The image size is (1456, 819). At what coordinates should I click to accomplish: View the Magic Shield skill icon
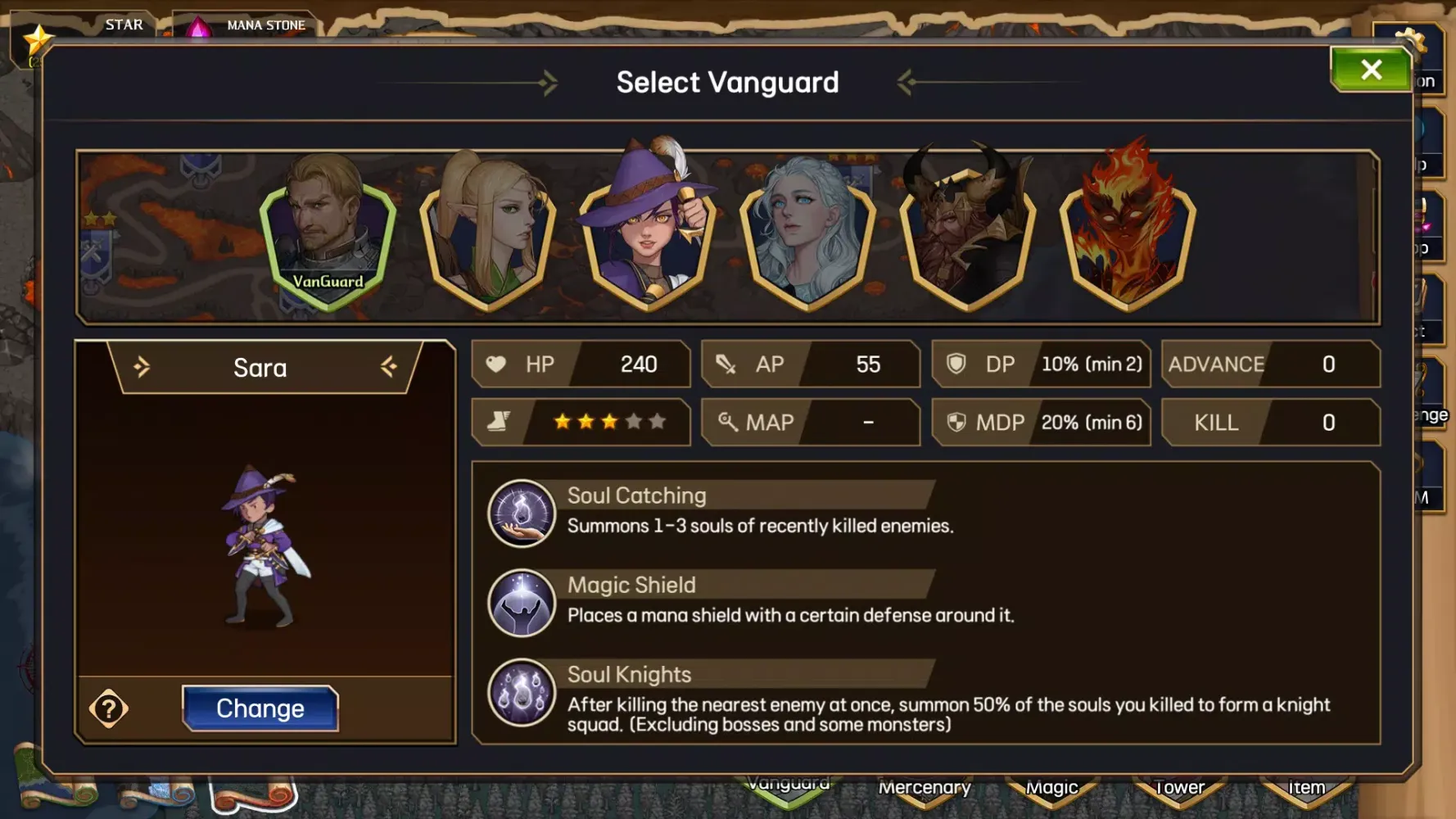pos(522,603)
